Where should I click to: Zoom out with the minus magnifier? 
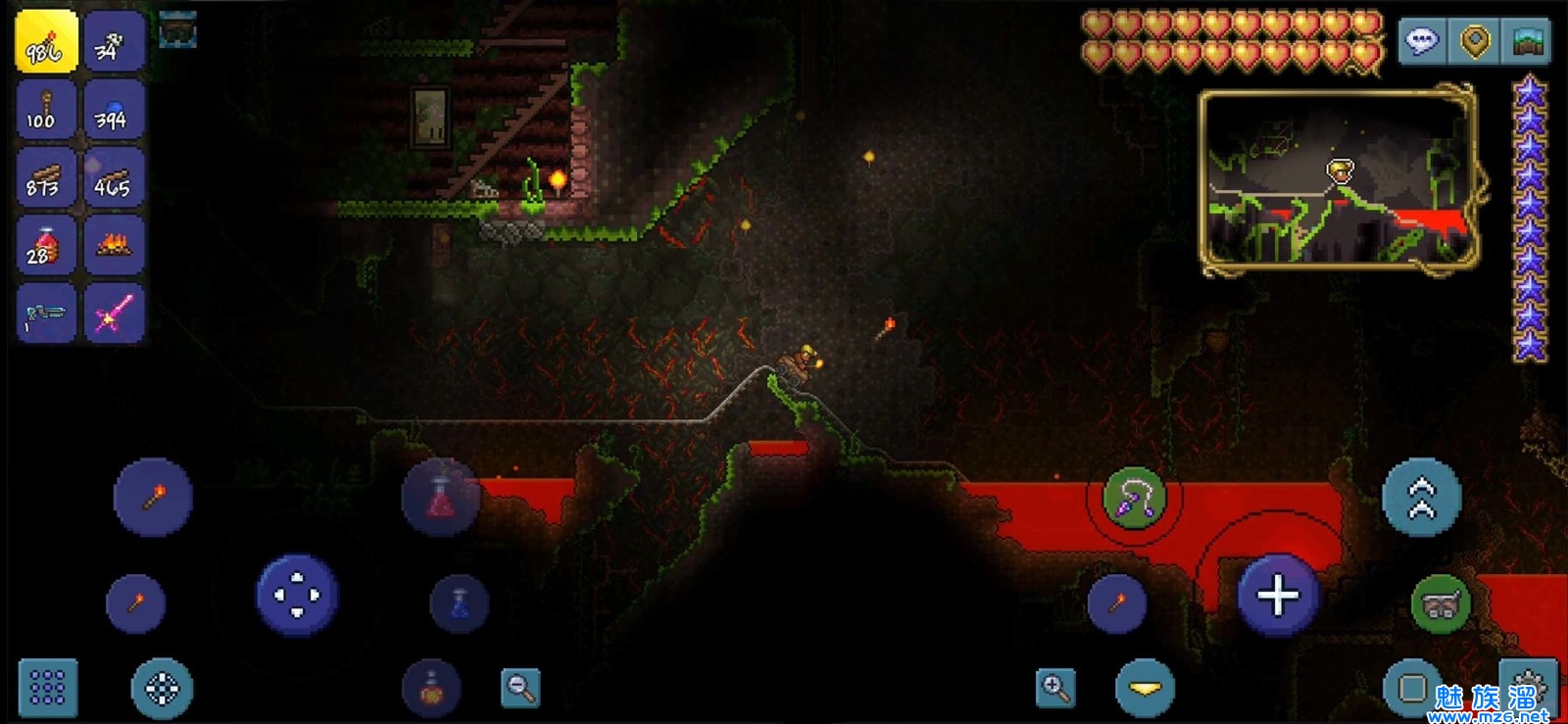pyautogui.click(x=520, y=688)
